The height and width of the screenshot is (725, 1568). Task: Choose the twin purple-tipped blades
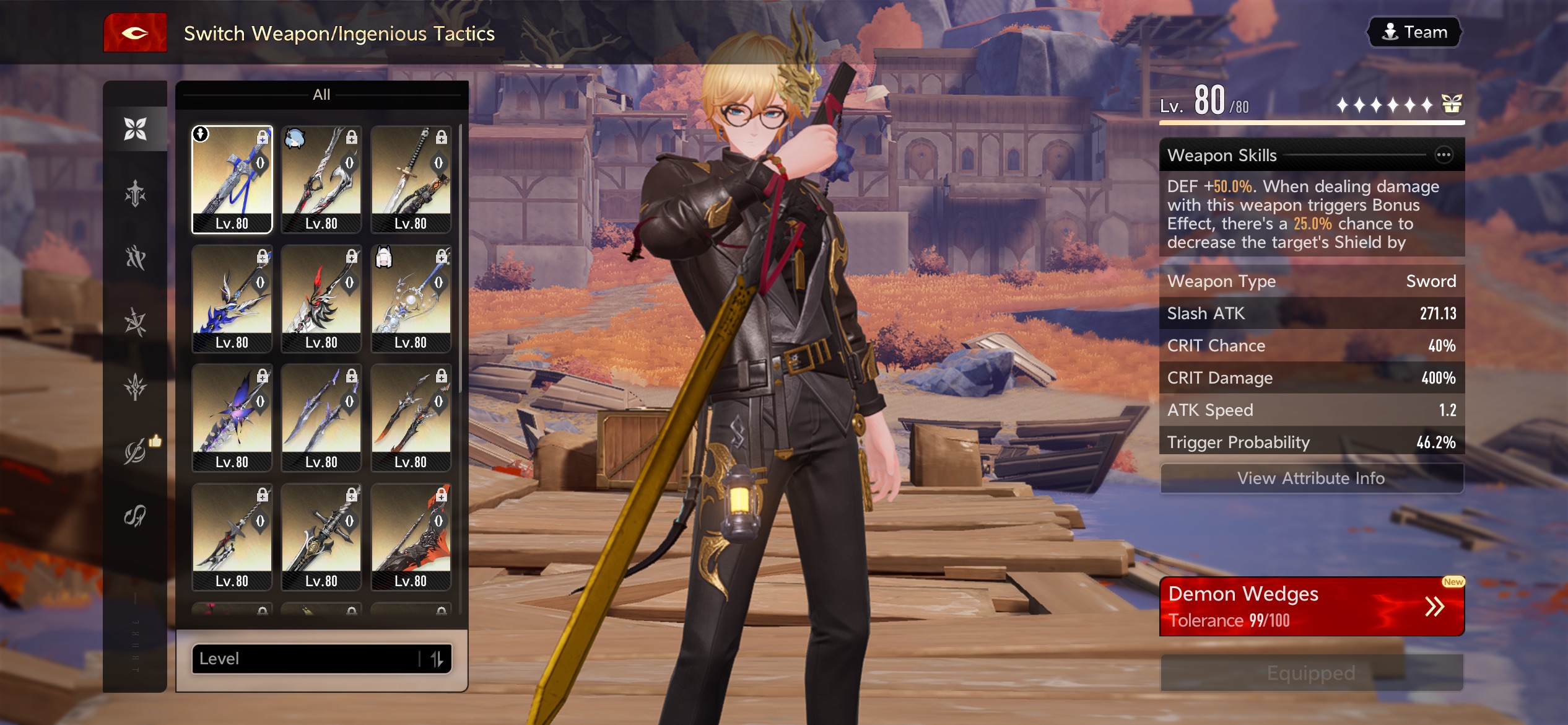pyautogui.click(x=321, y=418)
